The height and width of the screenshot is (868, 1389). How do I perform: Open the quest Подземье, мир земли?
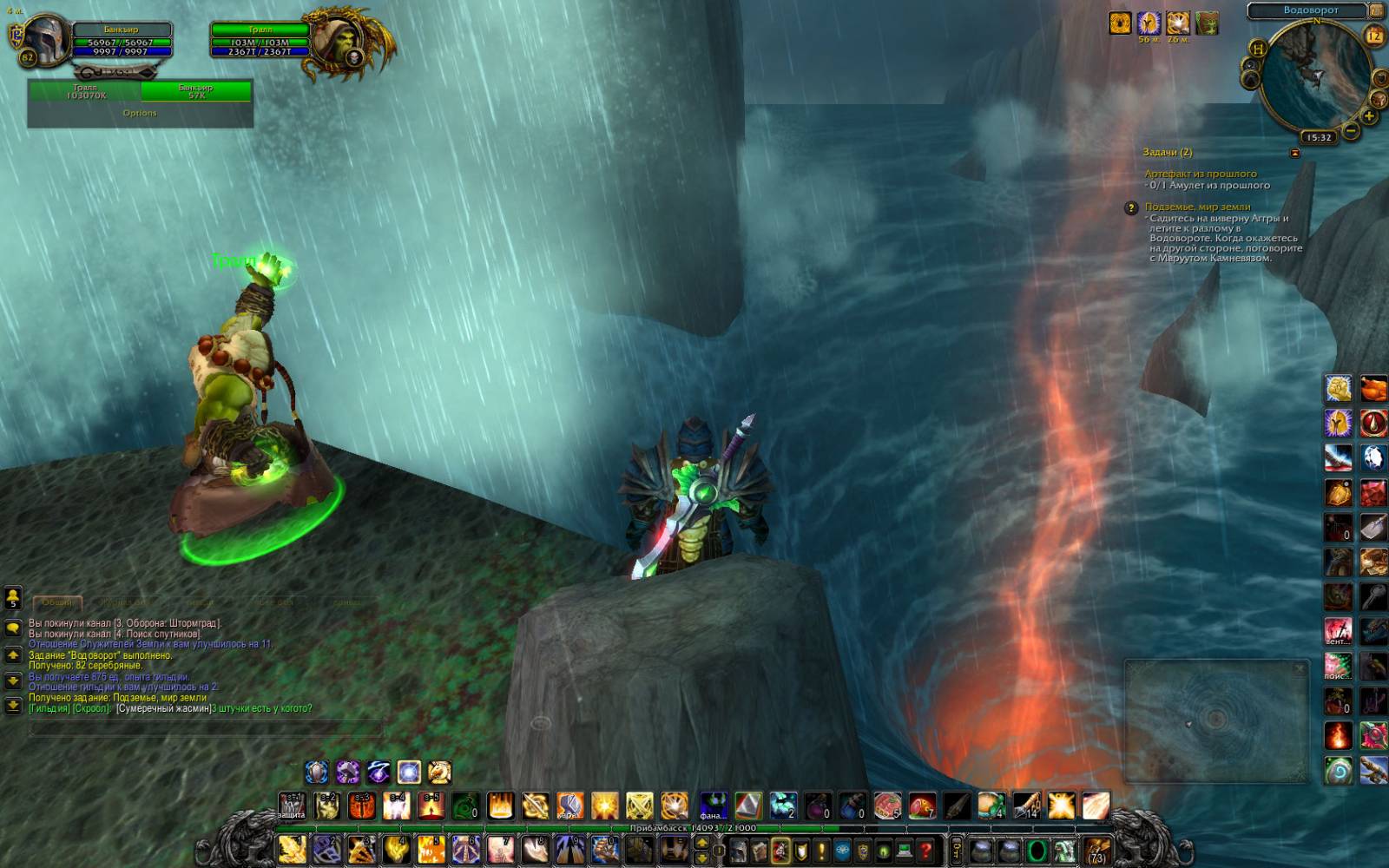[1197, 207]
